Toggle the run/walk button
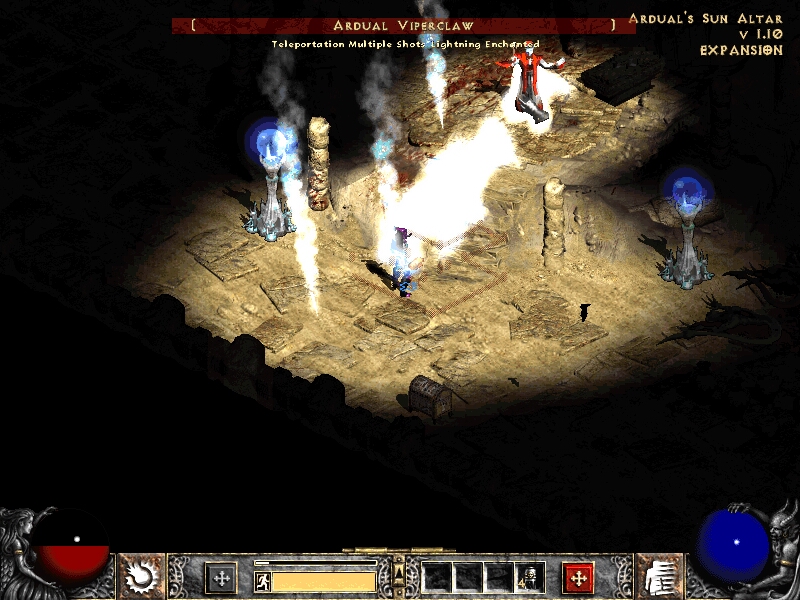Viewport: 800px width, 600px height. point(263,581)
